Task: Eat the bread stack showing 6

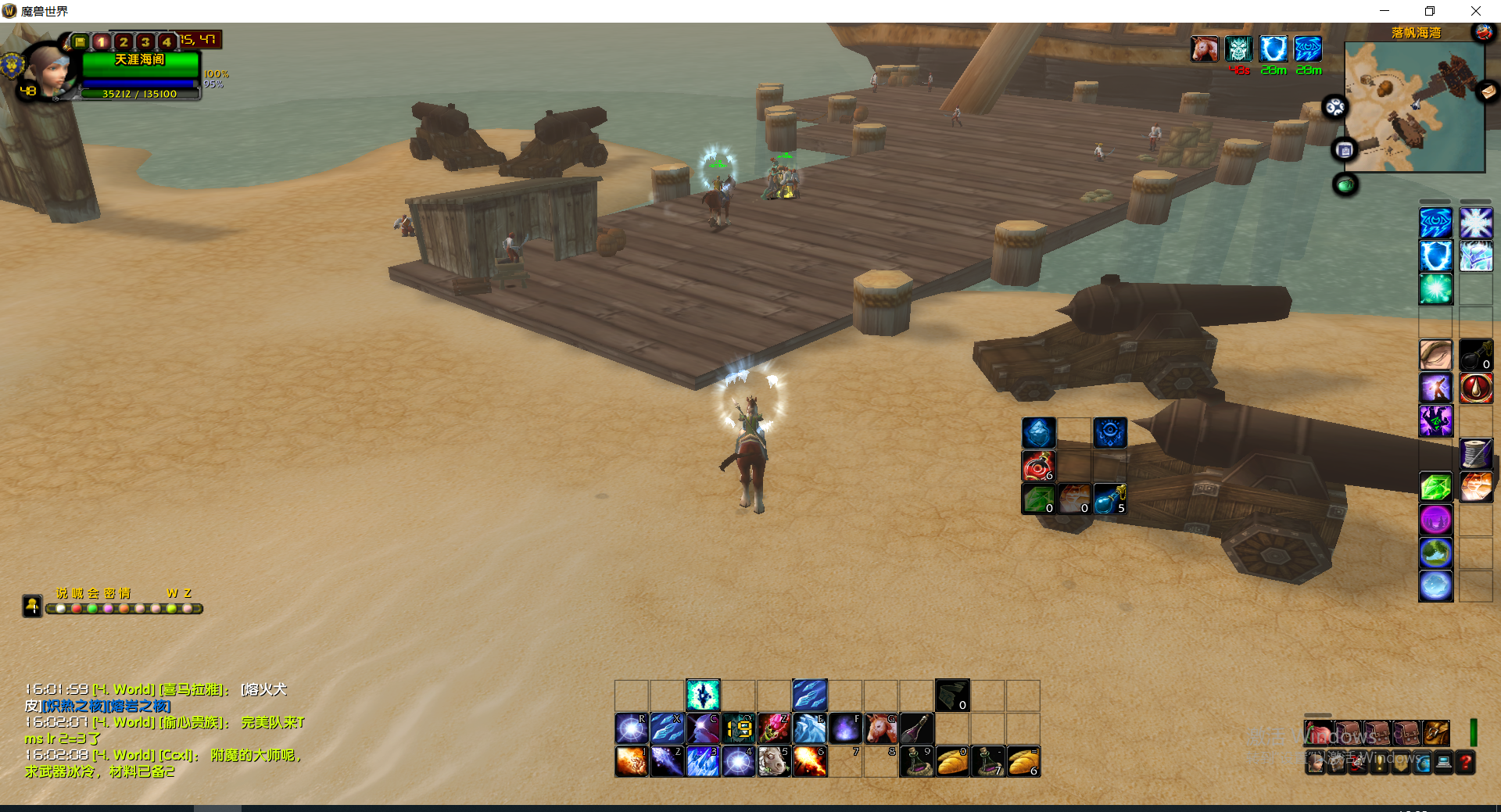Action: tap(1023, 761)
